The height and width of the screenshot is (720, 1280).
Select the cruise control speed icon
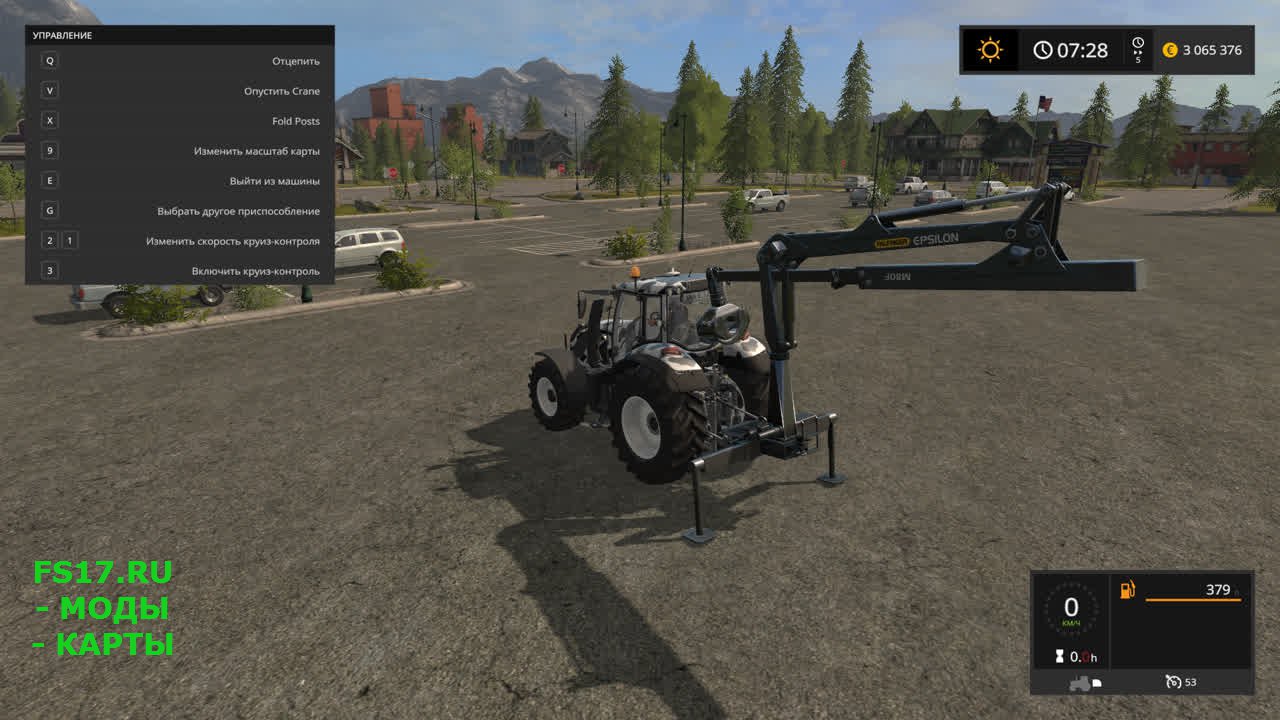point(1174,682)
